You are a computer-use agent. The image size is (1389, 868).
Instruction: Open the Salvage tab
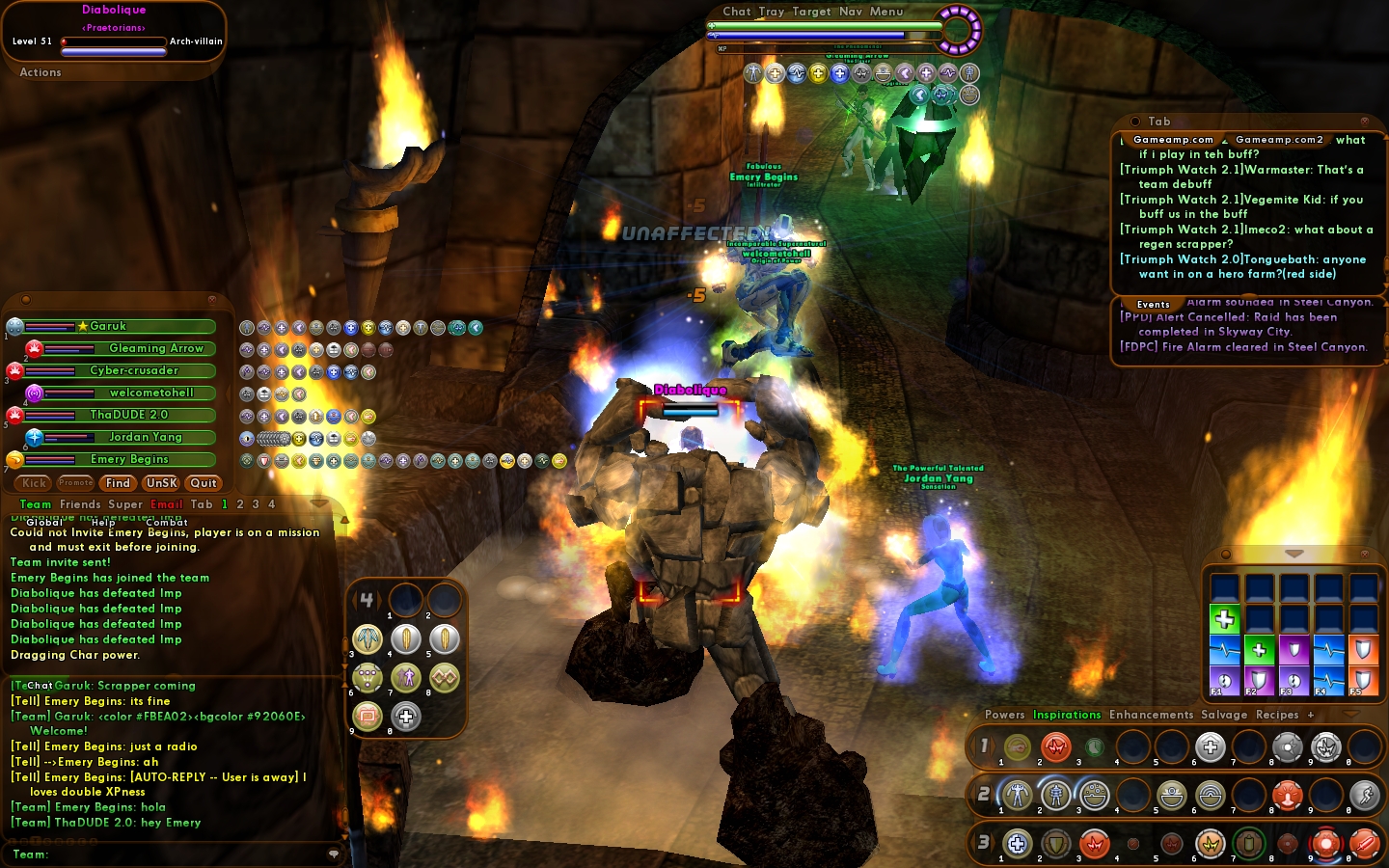click(x=1224, y=715)
